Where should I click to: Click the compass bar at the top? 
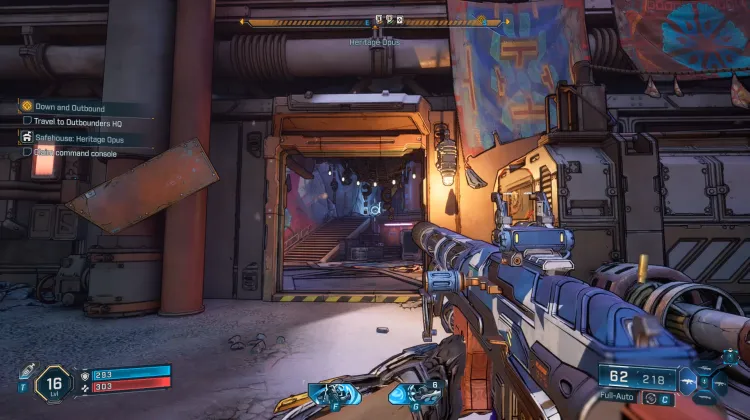pyautogui.click(x=376, y=20)
